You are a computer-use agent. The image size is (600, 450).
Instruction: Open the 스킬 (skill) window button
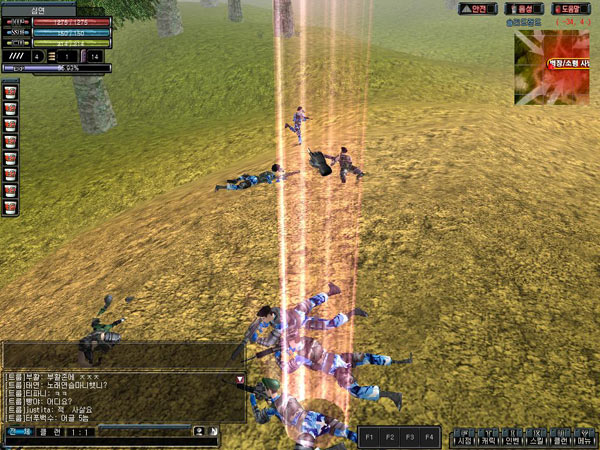click(536, 440)
